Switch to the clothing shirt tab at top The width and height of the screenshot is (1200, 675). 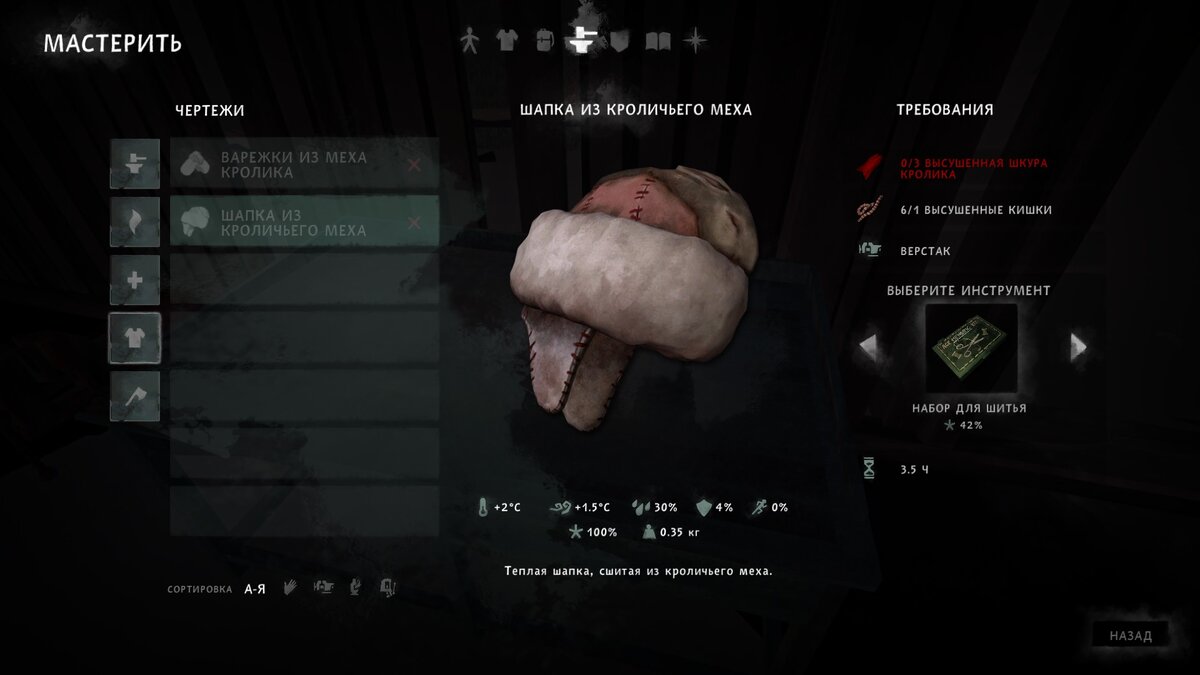[x=506, y=40]
